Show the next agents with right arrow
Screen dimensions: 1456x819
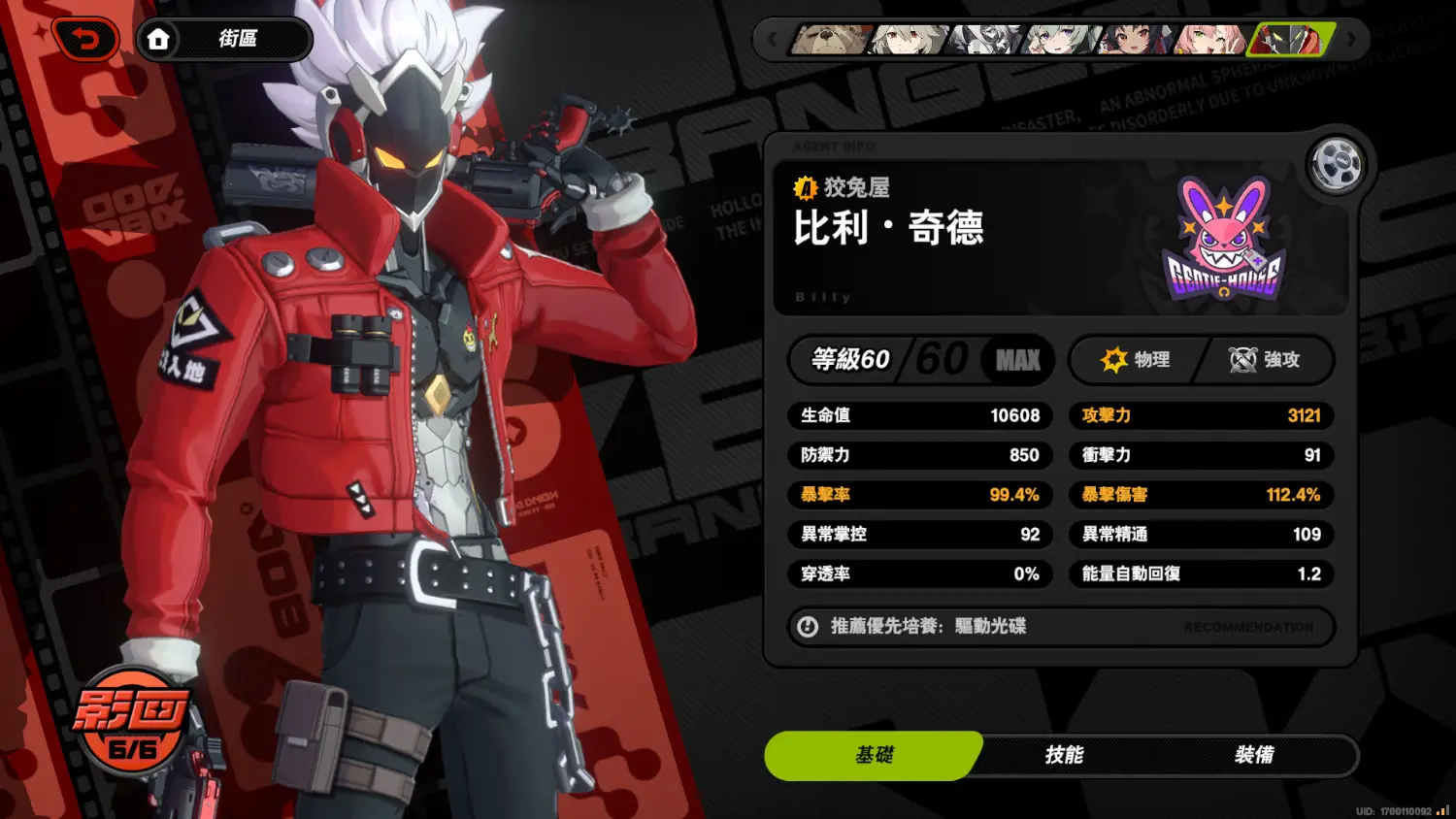[1351, 41]
